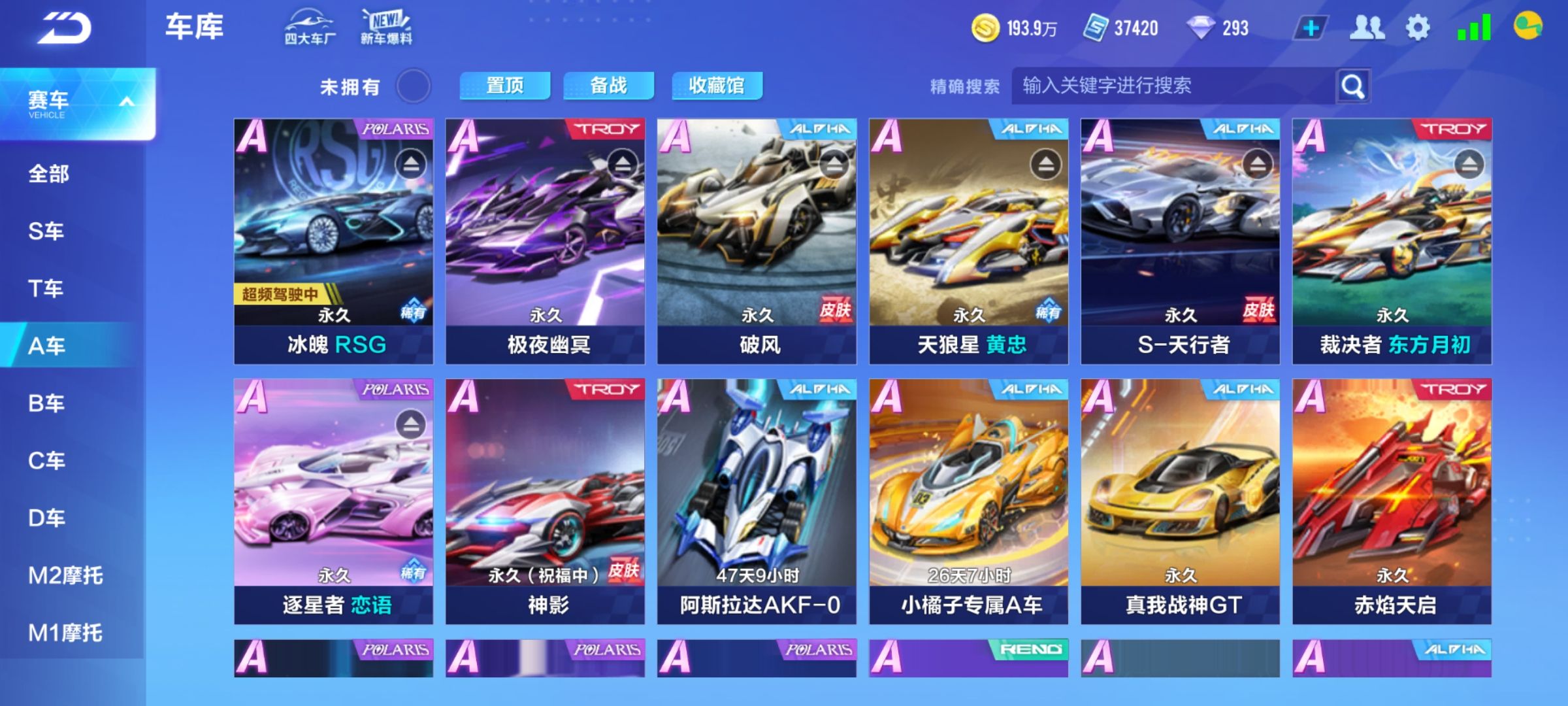Click the gold coin currency icon
Screen dimensions: 1568x706
pos(988,27)
